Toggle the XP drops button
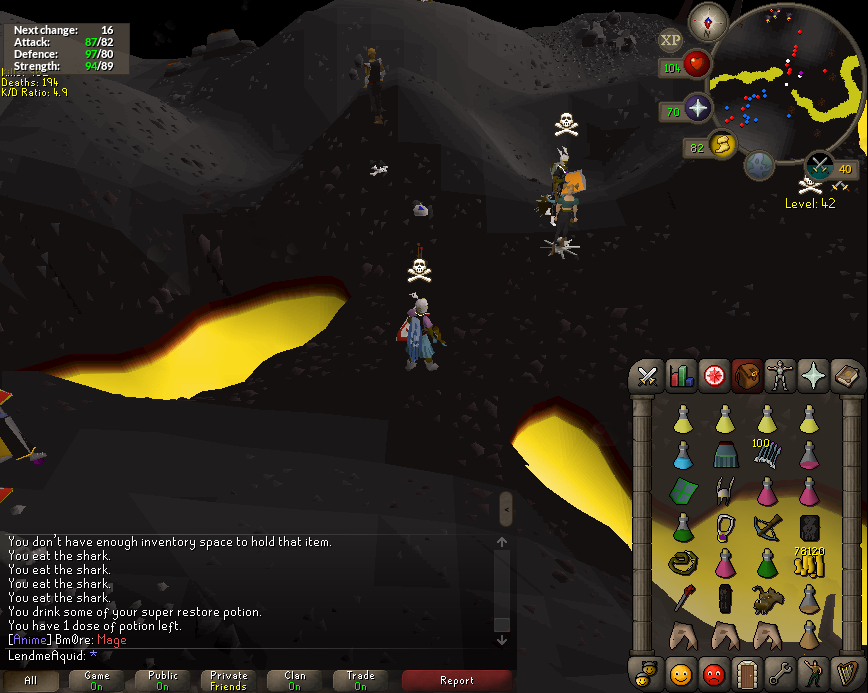This screenshot has width=868, height=693. coord(670,40)
